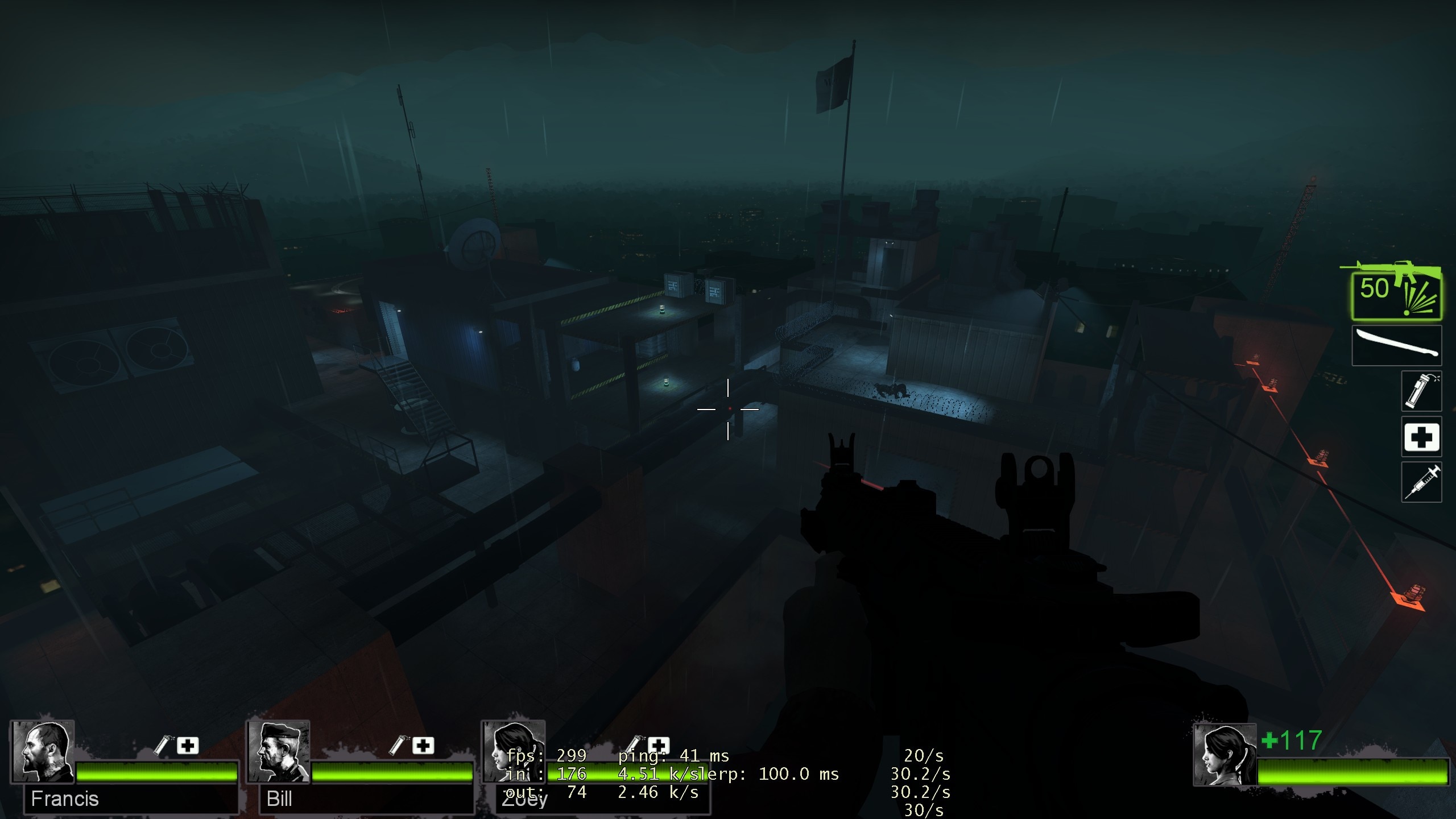Choose the adrenaline shot slot
The image size is (1456, 819).
pos(1421,482)
